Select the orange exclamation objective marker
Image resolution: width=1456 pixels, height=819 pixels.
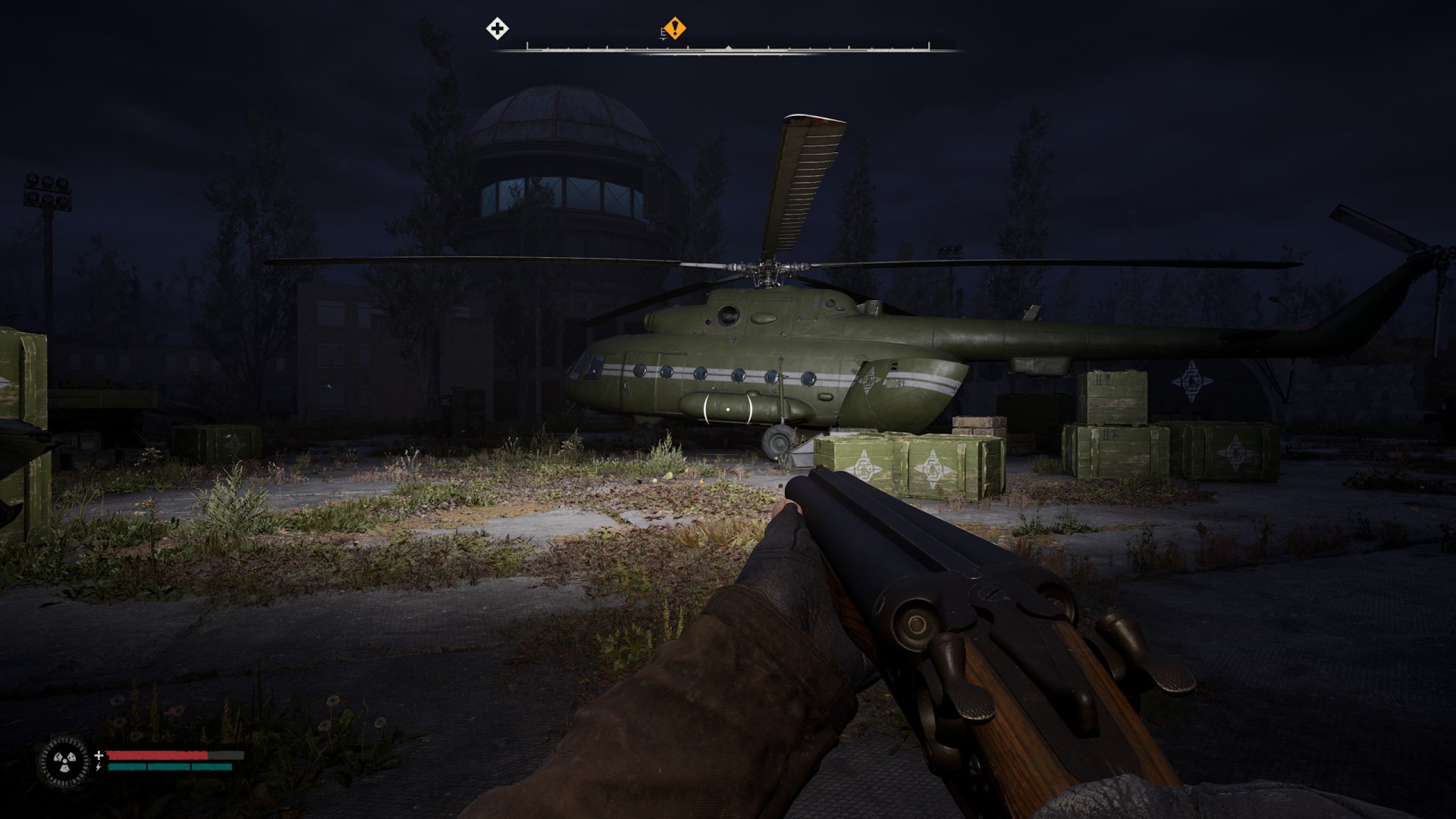pos(674,29)
